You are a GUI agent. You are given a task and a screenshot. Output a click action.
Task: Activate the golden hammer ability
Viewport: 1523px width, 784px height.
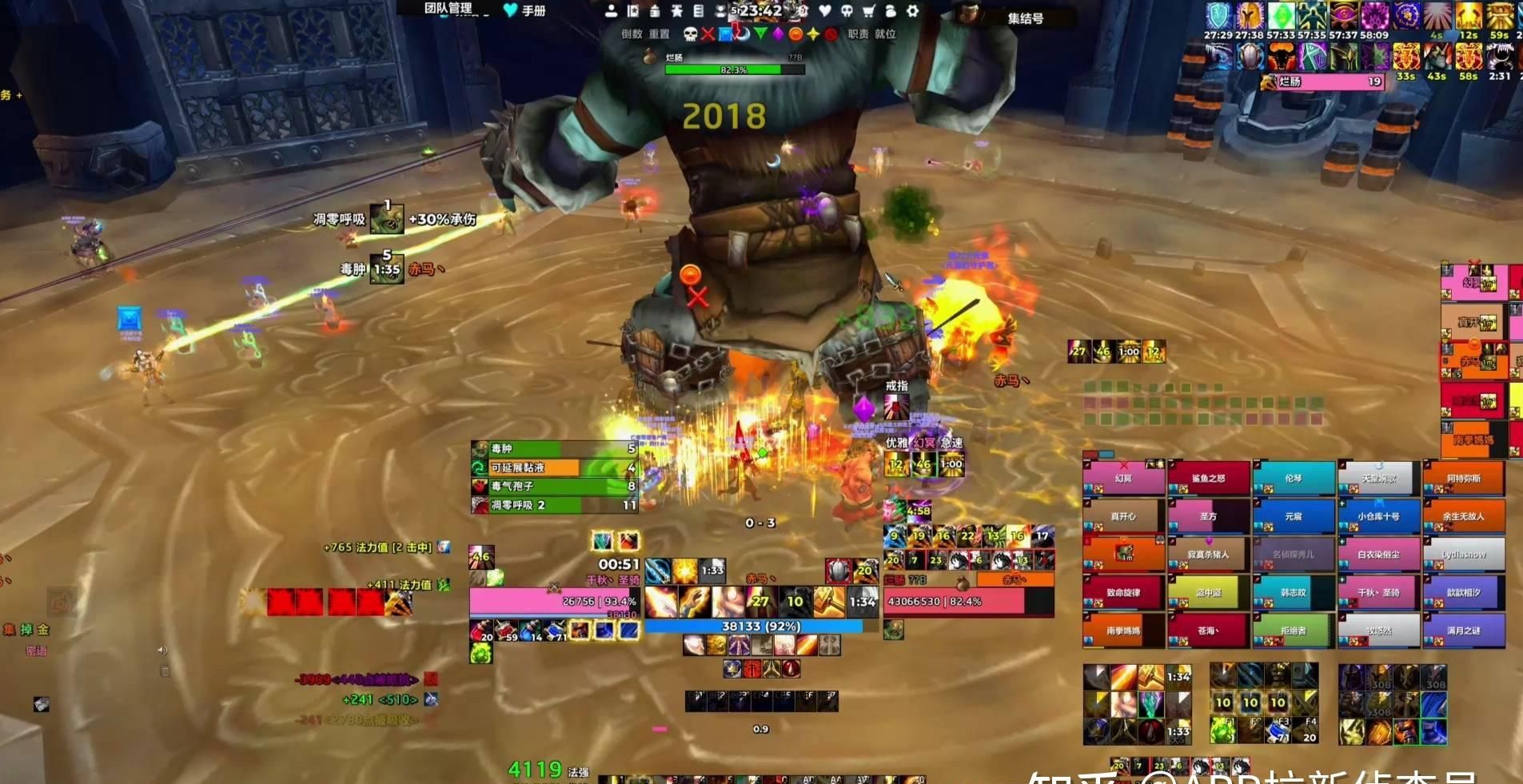click(828, 602)
